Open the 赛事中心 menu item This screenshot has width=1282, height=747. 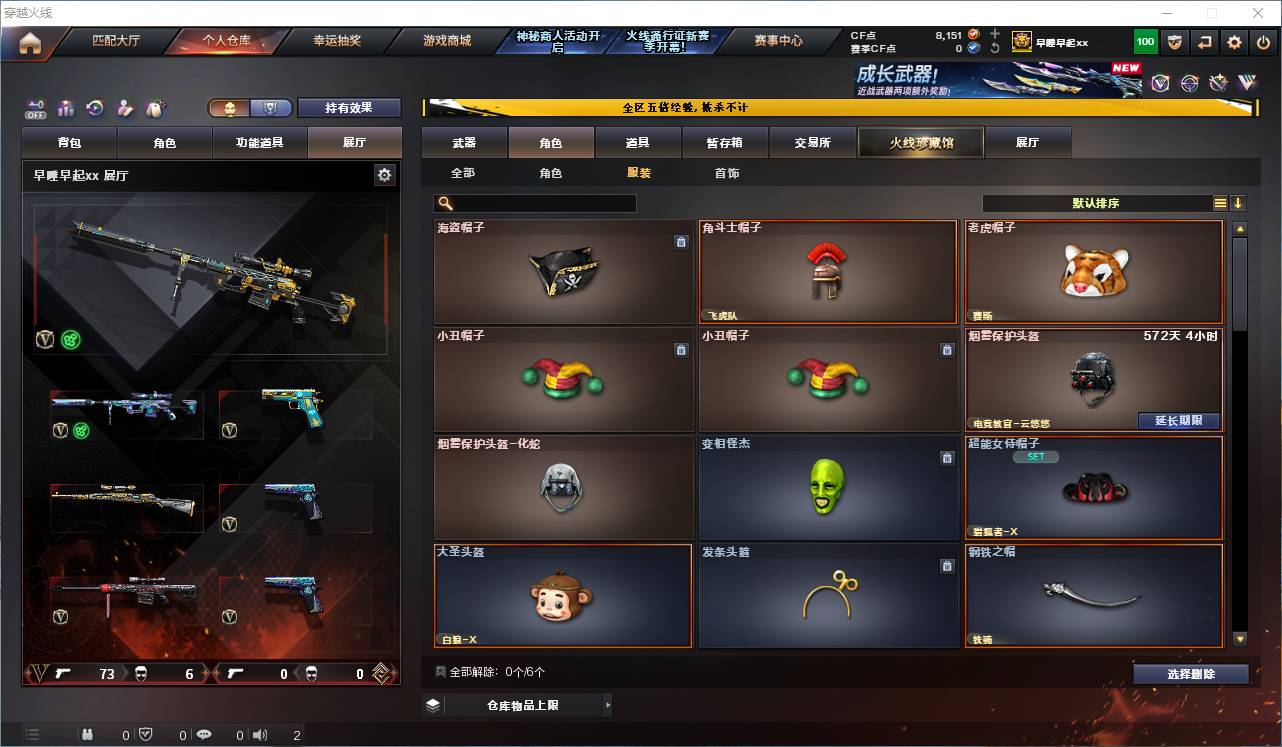click(778, 41)
